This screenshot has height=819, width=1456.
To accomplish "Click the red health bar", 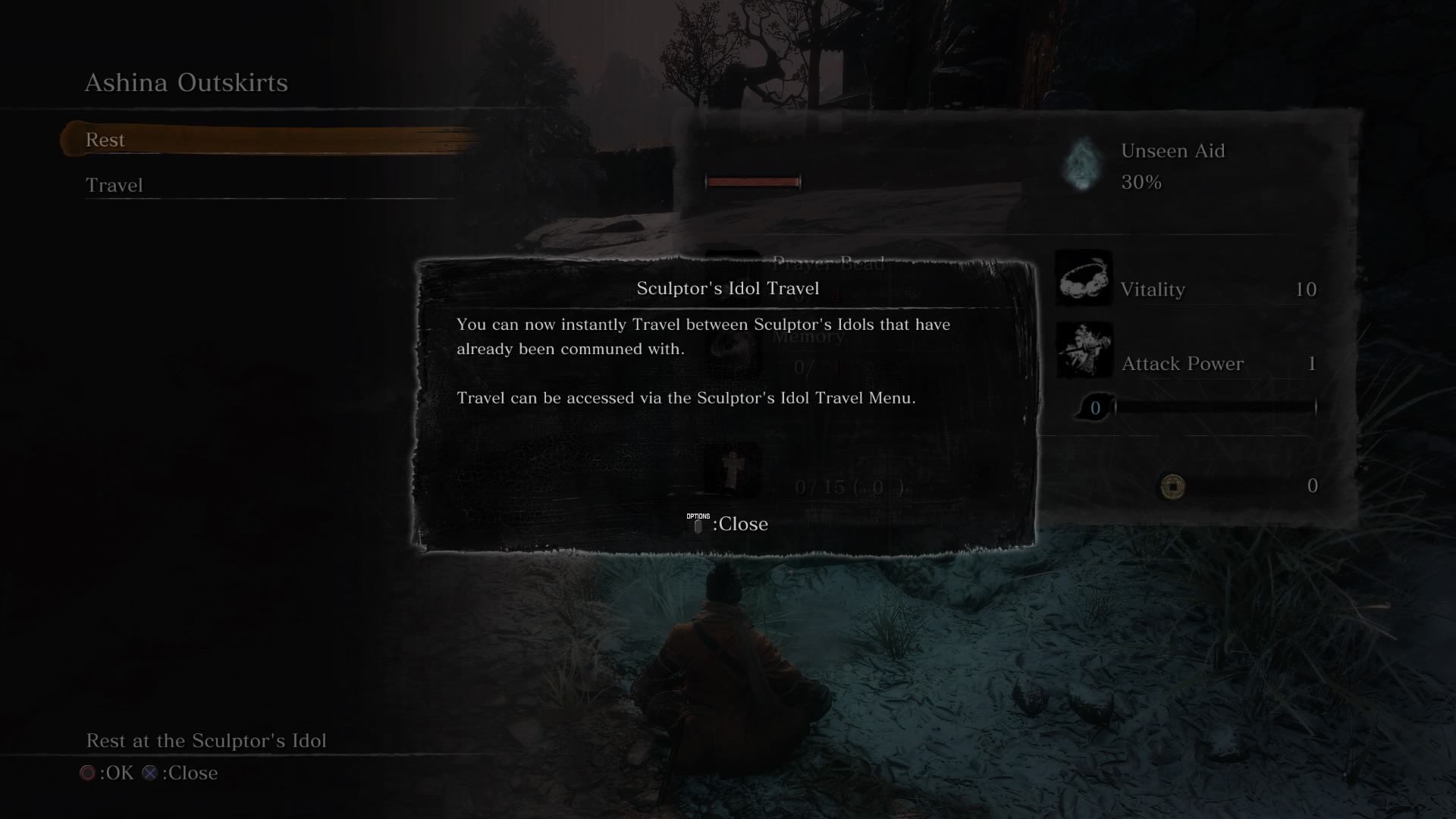I will (x=752, y=182).
